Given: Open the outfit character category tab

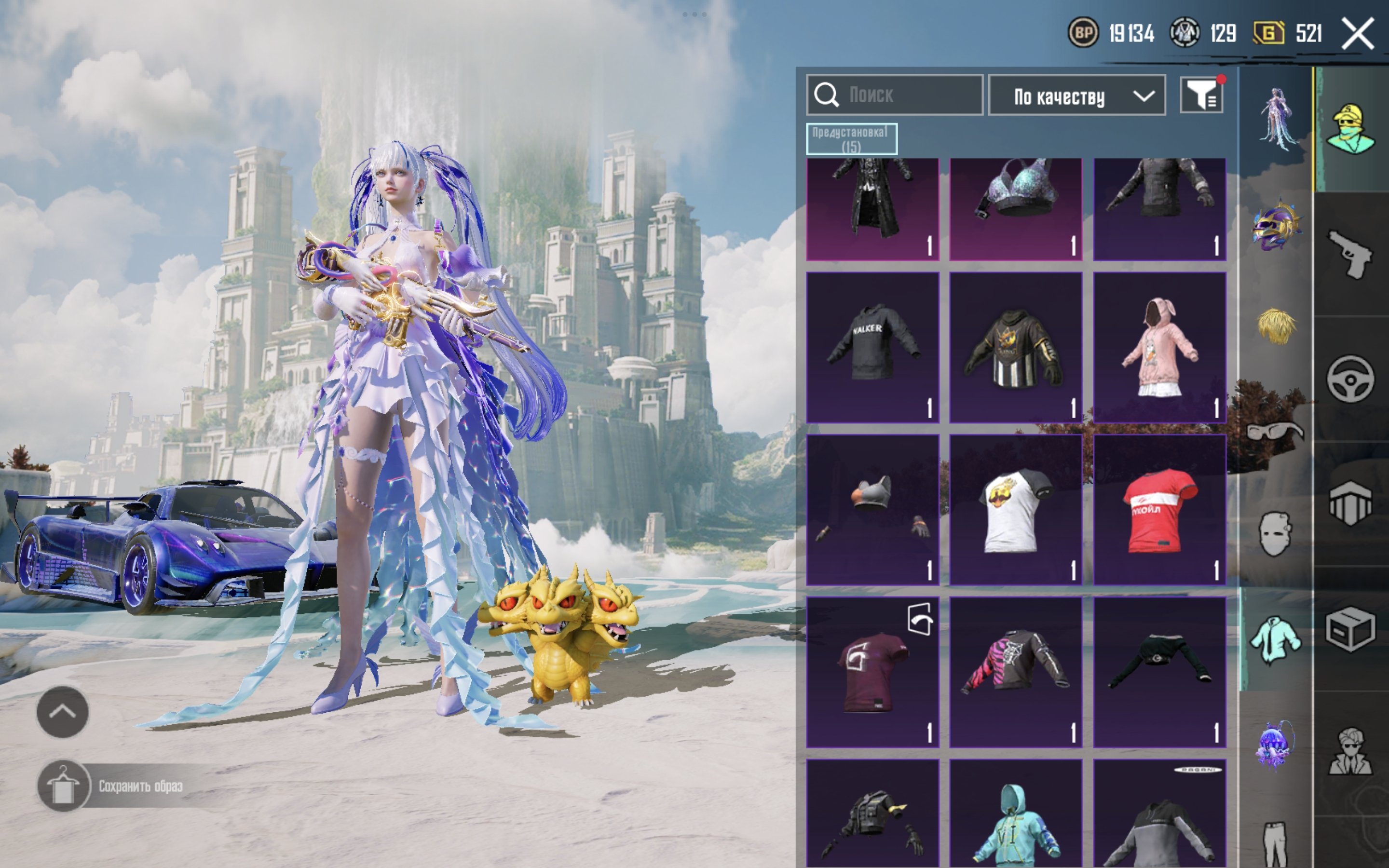Looking at the screenshot, I should point(1350,130).
